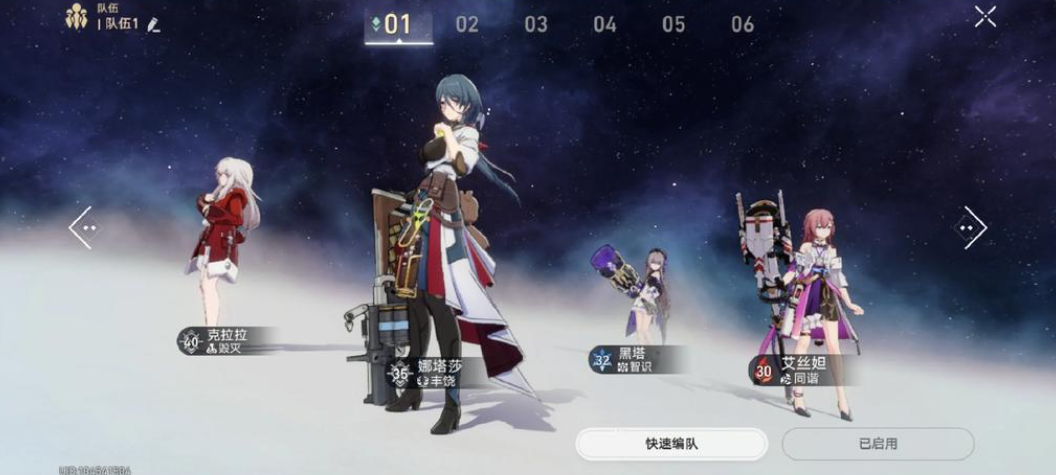Click the 快速编队 quick team button
The height and width of the screenshot is (475, 1056).
(671, 443)
